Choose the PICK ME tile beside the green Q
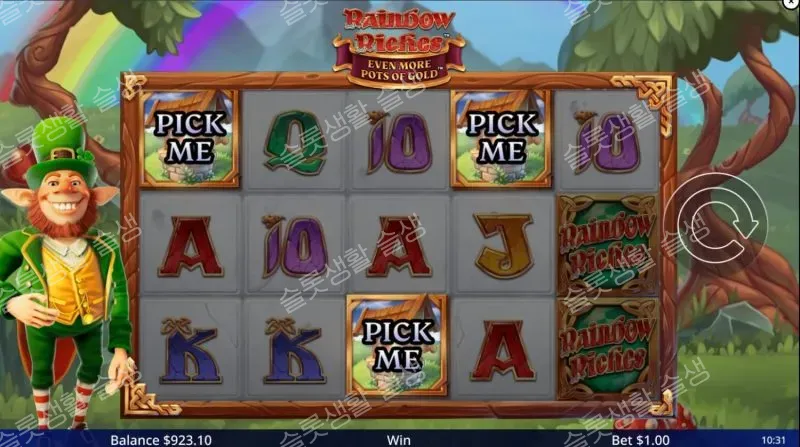The image size is (800, 447). [x=189, y=137]
